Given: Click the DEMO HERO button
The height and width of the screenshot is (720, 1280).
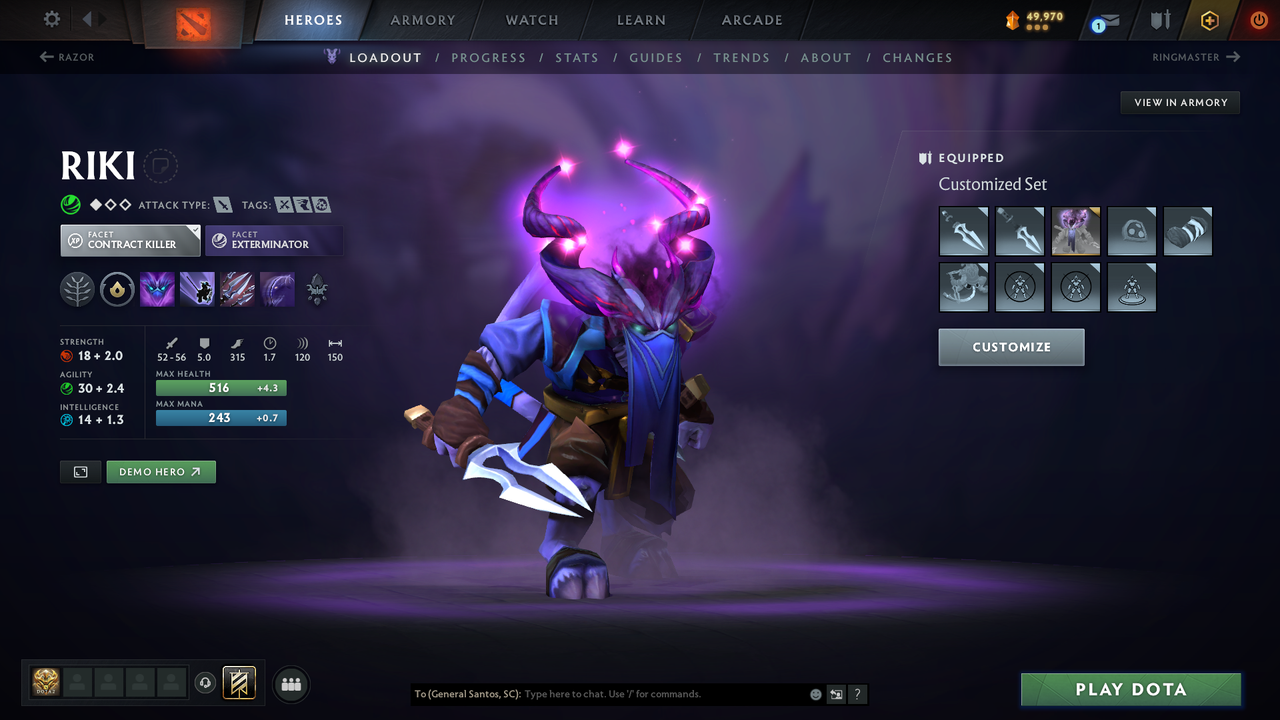Looking at the screenshot, I should (x=161, y=471).
